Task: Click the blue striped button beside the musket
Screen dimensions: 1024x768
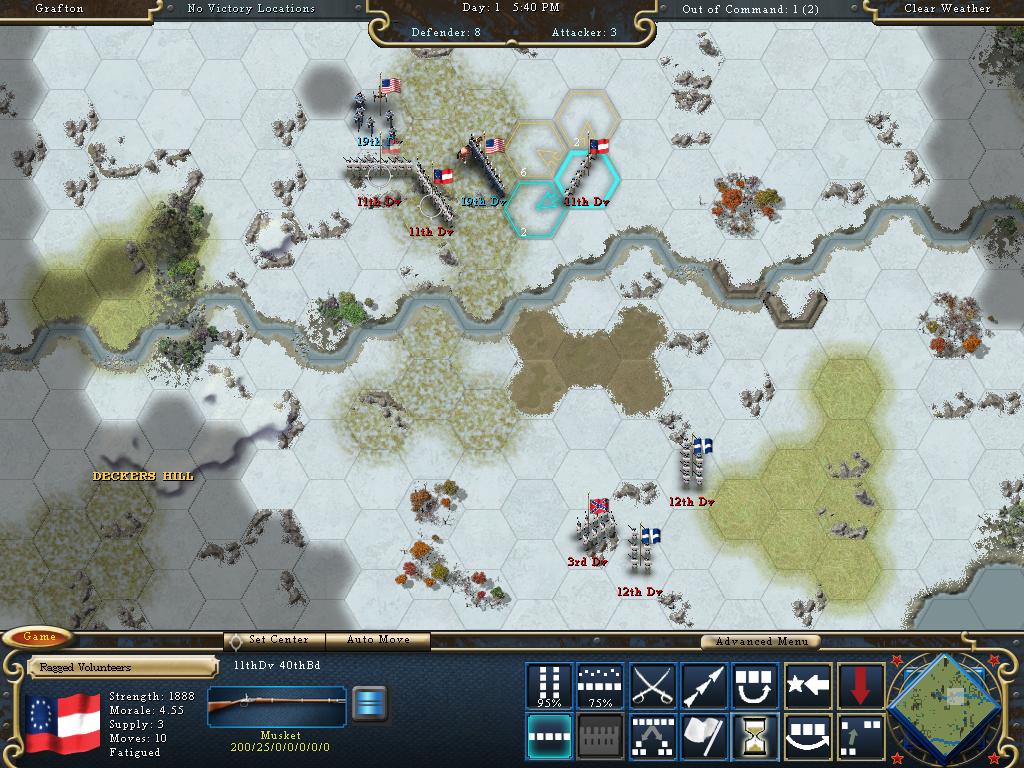Action: coord(370,704)
